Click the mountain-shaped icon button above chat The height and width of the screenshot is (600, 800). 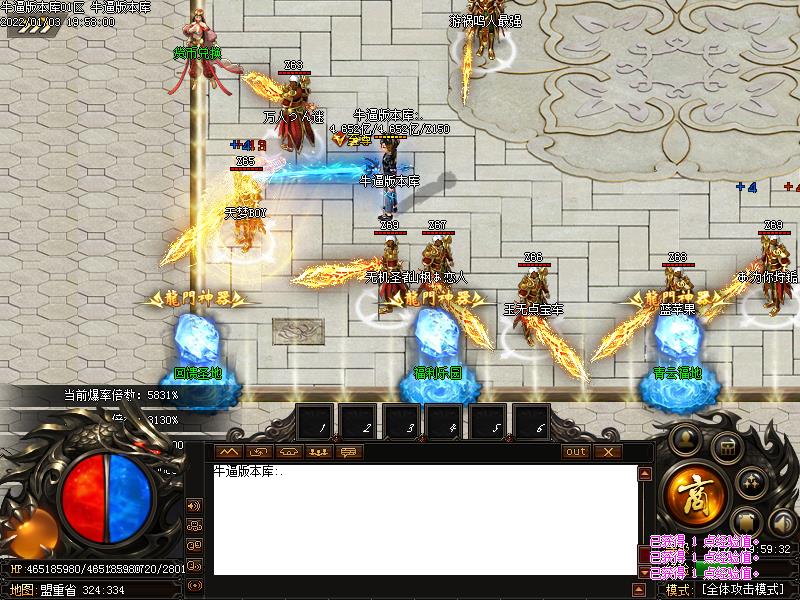228,452
